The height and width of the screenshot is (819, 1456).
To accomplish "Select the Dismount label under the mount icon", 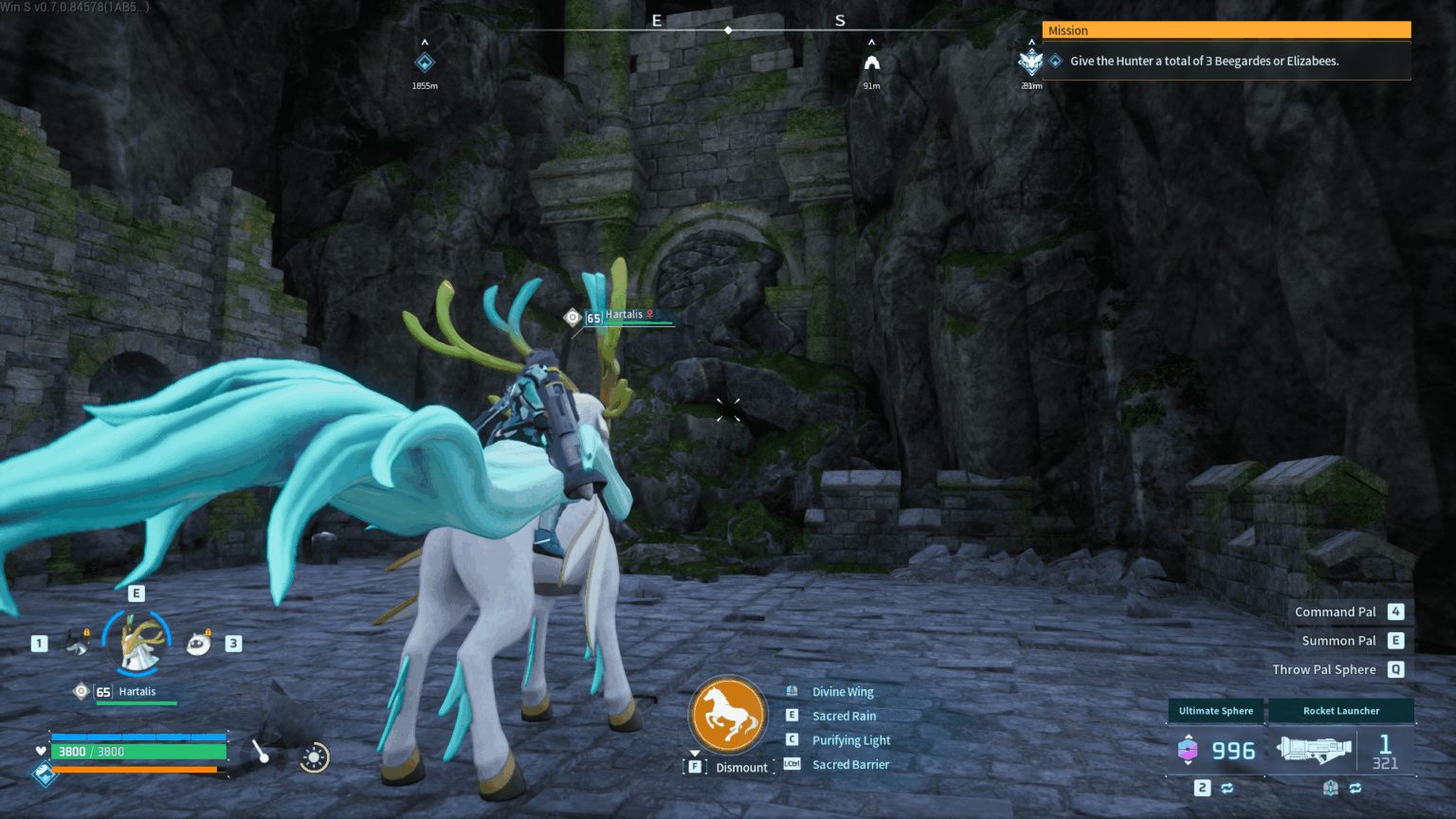I will pos(740,767).
